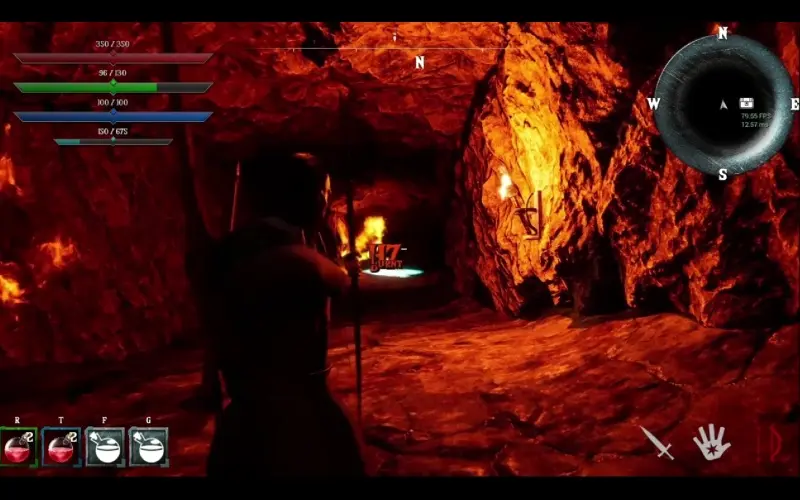Image resolution: width=800 pixels, height=500 pixels.
Task: Select the red potion slot labeled T
Action: pyautogui.click(x=62, y=447)
